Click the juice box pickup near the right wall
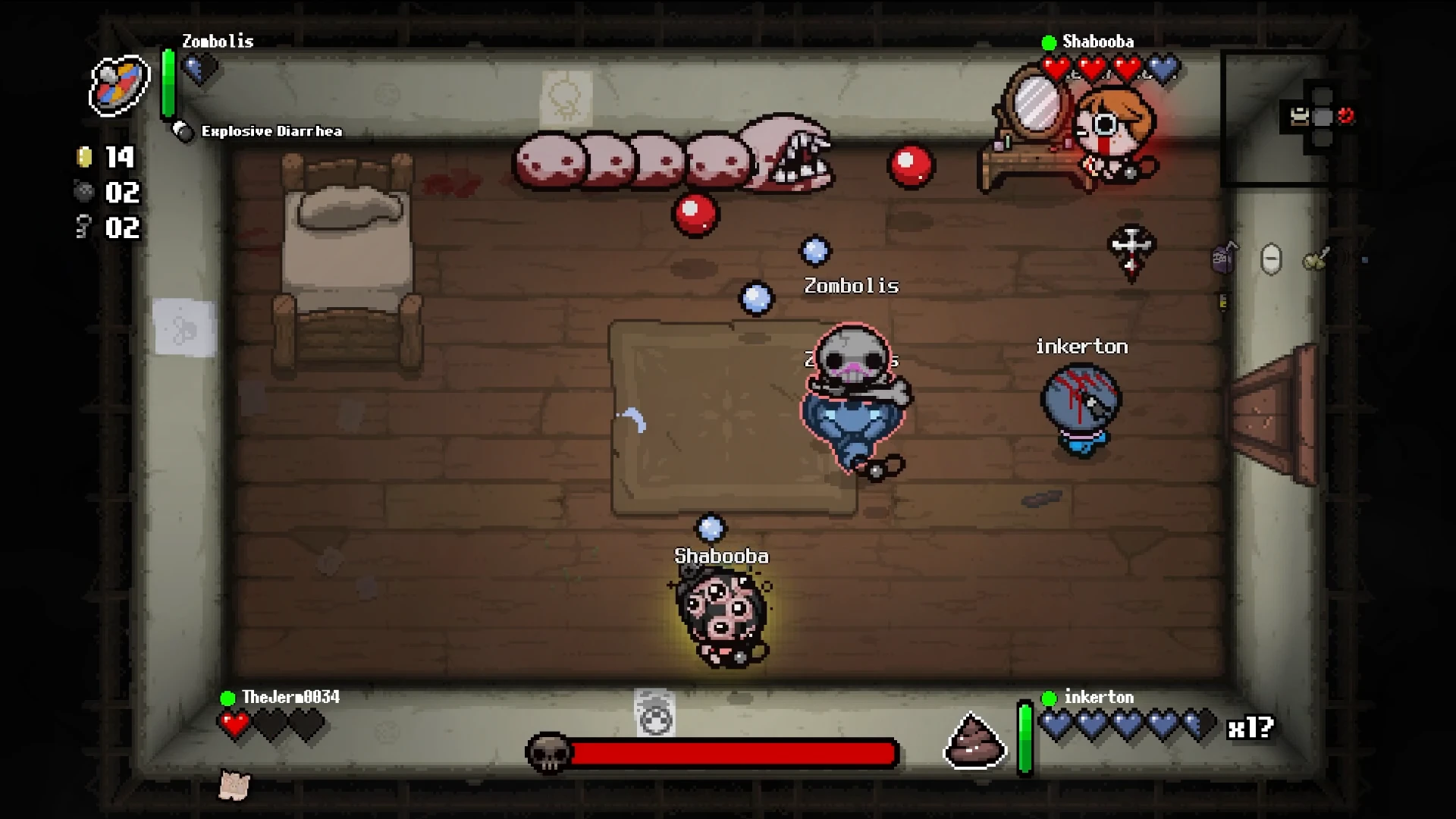 (1223, 258)
